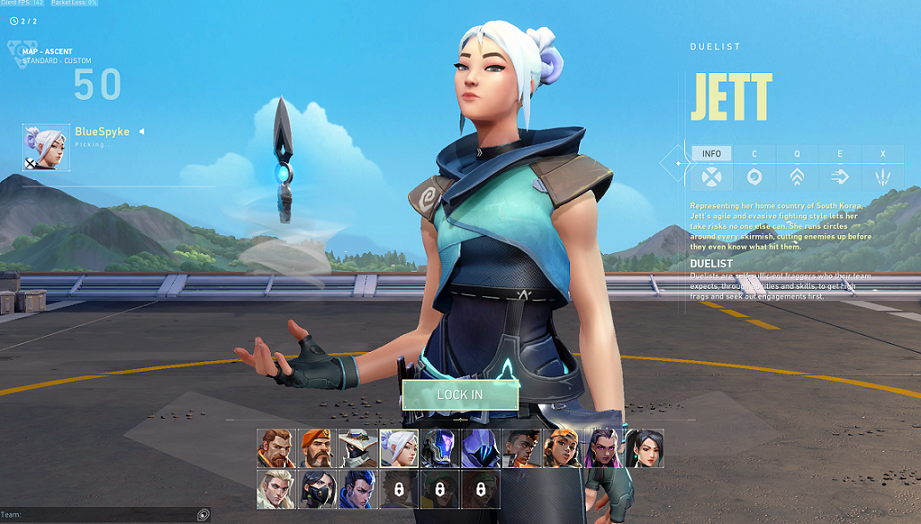Lock in Jett as your agent
Screen dimensions: 921x524
(460, 395)
